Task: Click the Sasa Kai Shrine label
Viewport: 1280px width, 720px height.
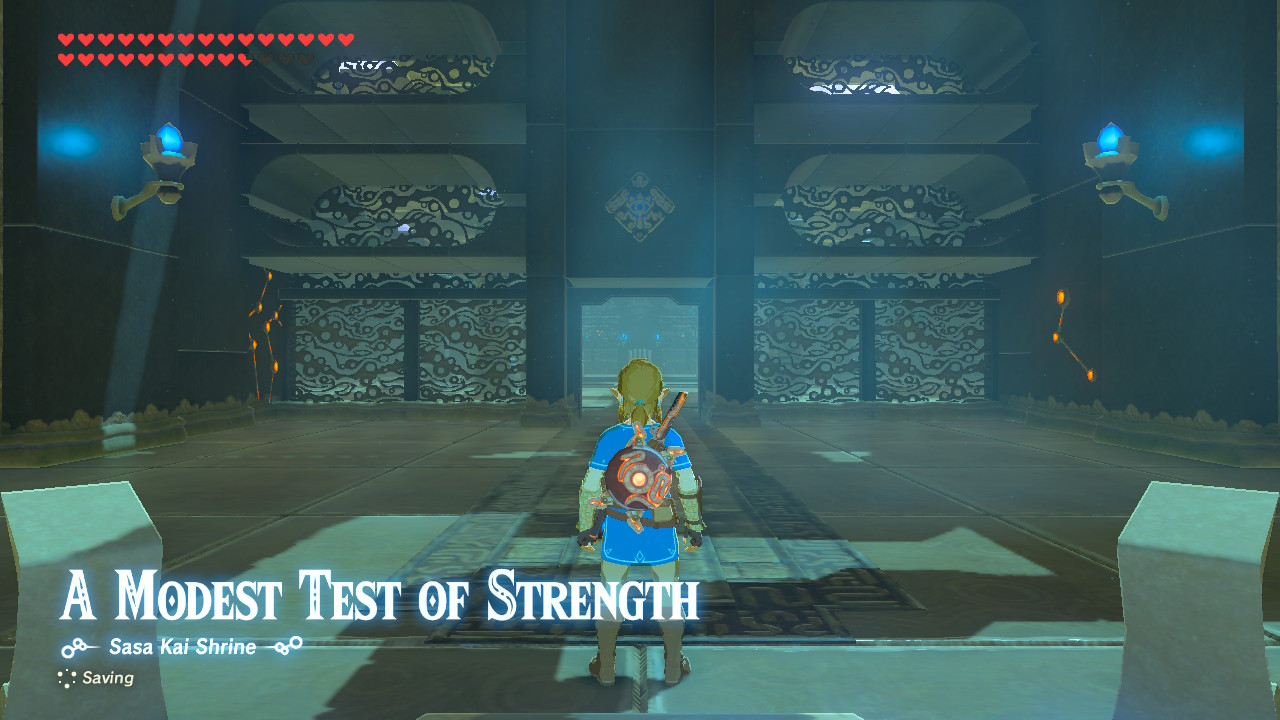Action: [x=181, y=645]
